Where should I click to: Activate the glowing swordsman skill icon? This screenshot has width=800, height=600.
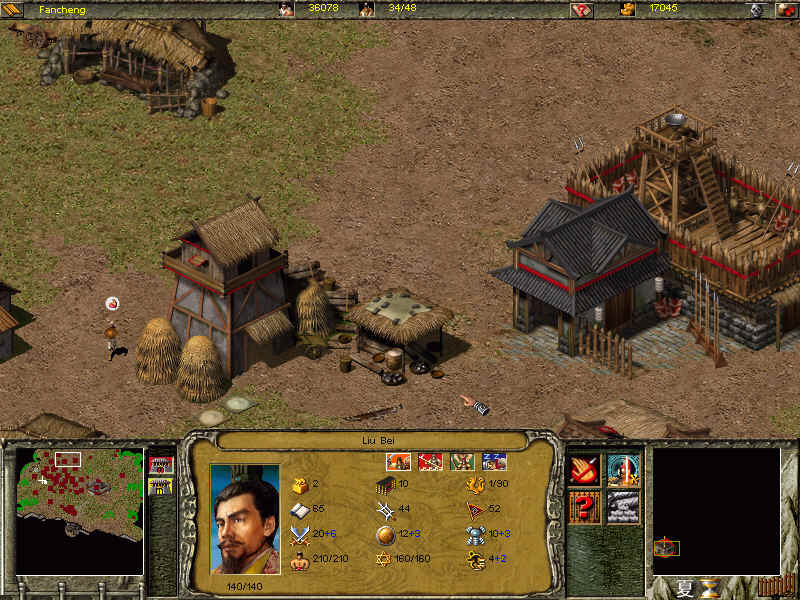(x=623, y=470)
